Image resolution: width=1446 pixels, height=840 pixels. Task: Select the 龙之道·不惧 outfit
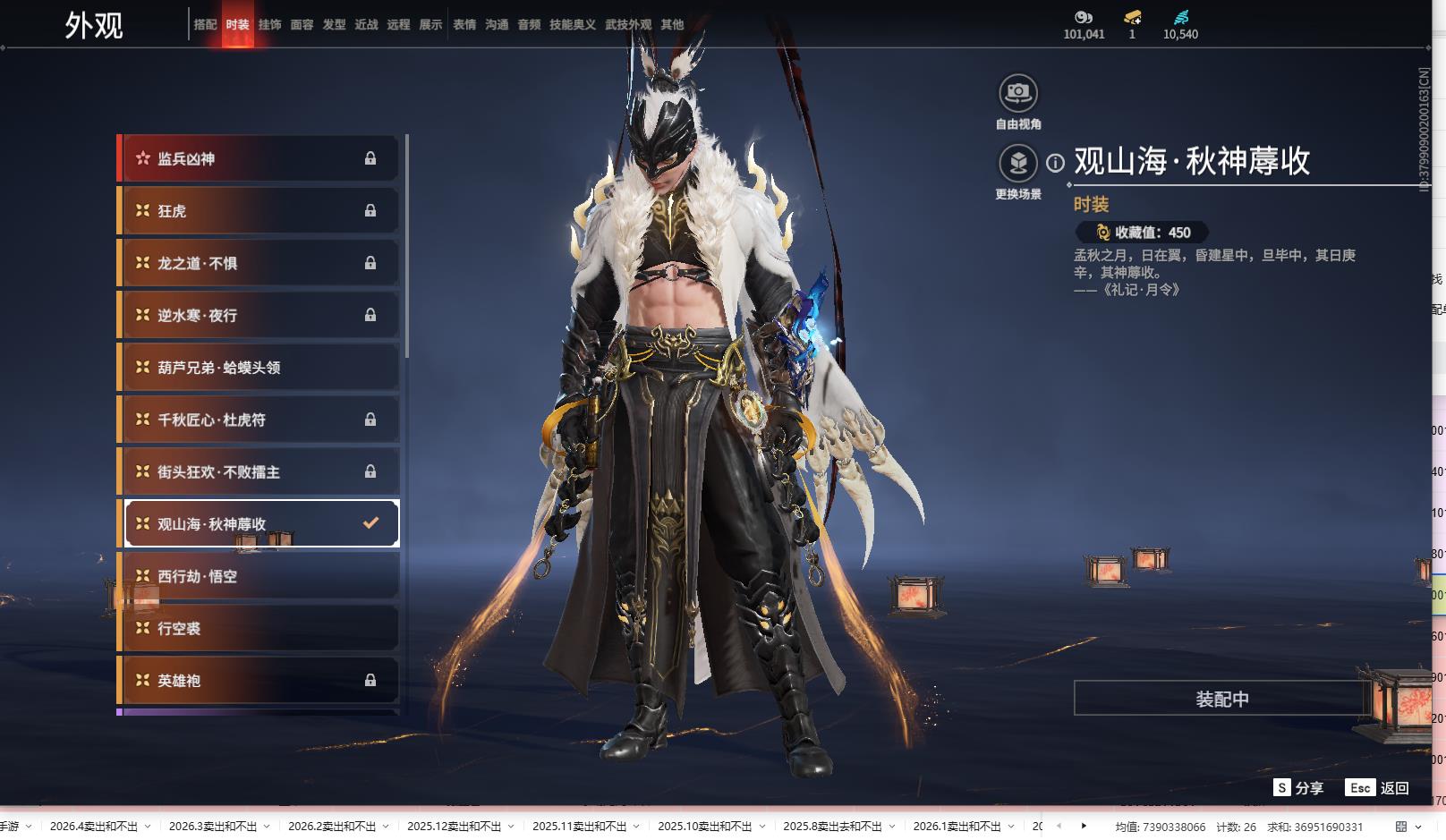[x=259, y=263]
